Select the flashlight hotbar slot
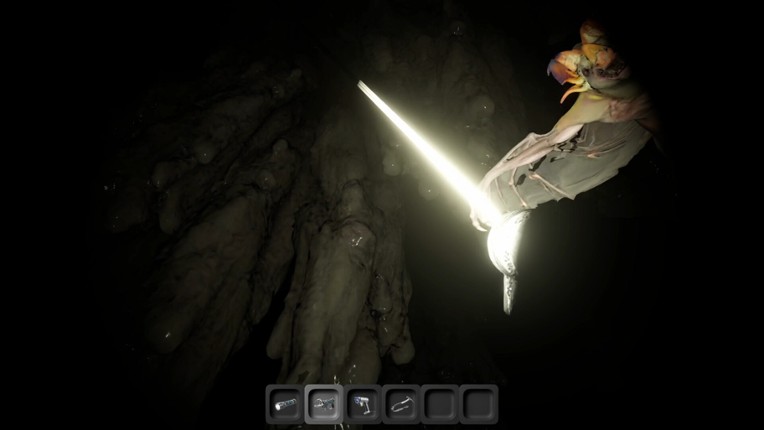Viewport: 764px width, 430px height. pyautogui.click(x=285, y=404)
